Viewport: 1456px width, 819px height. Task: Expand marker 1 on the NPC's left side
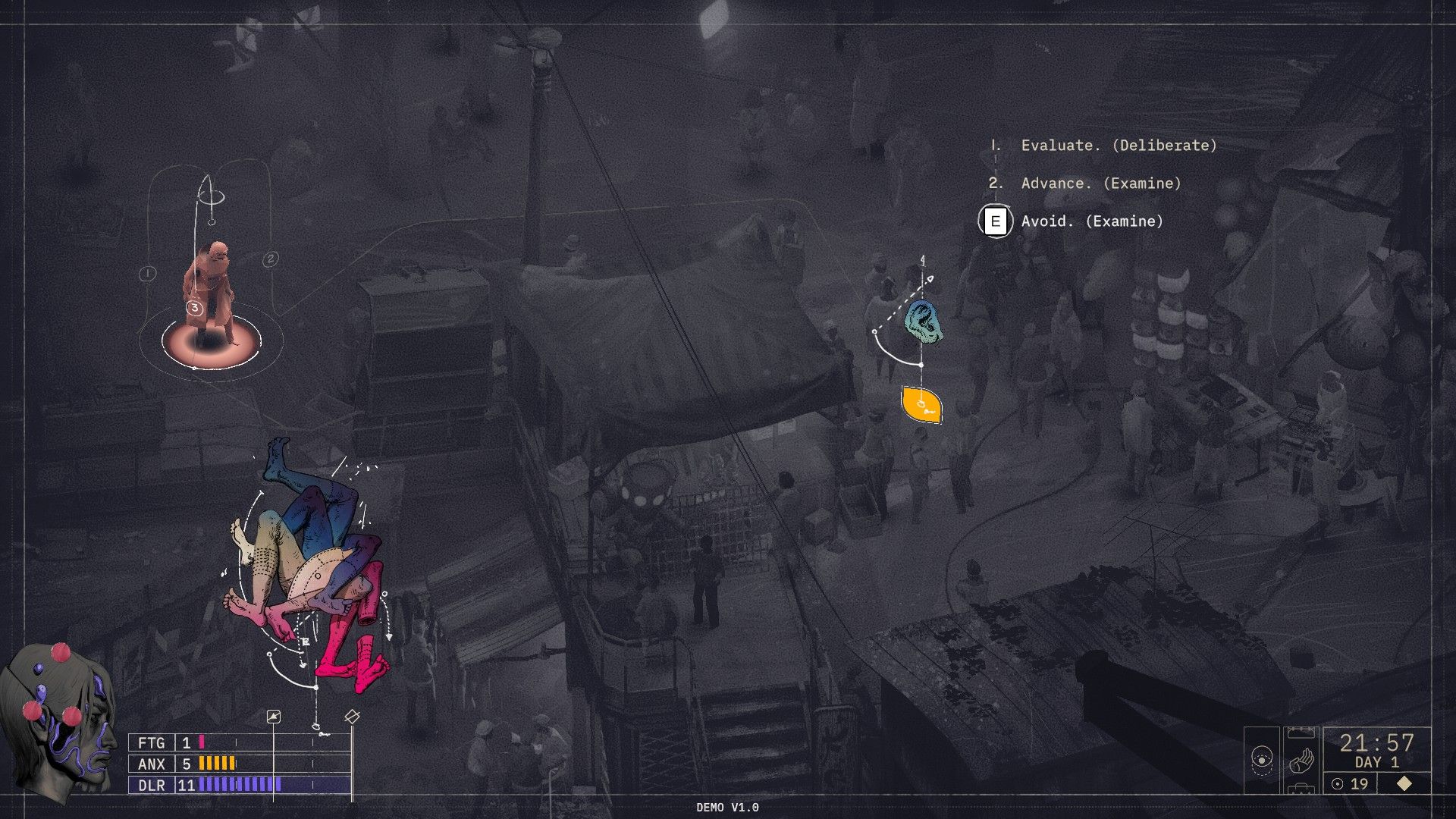pos(147,272)
